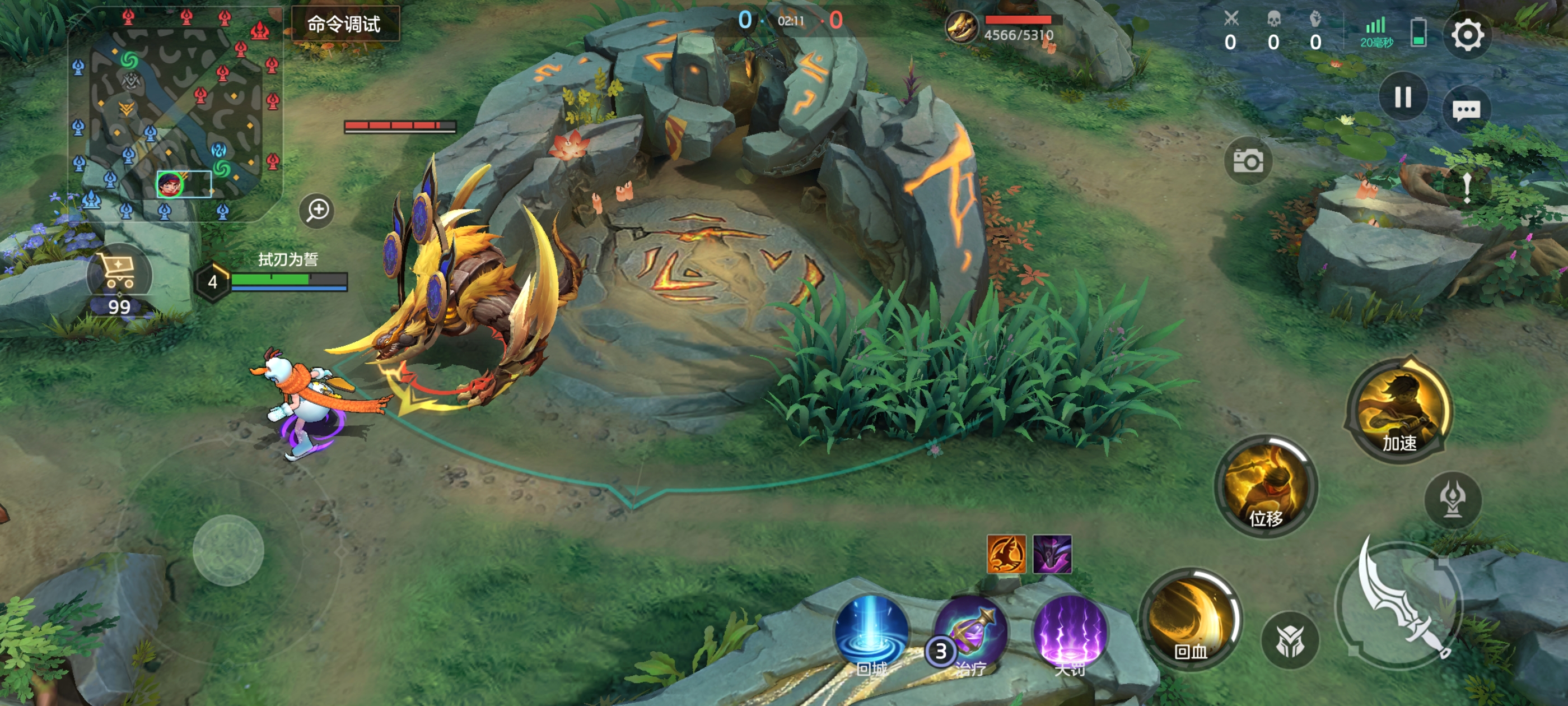Select the orange beast buff icon

point(1006,554)
